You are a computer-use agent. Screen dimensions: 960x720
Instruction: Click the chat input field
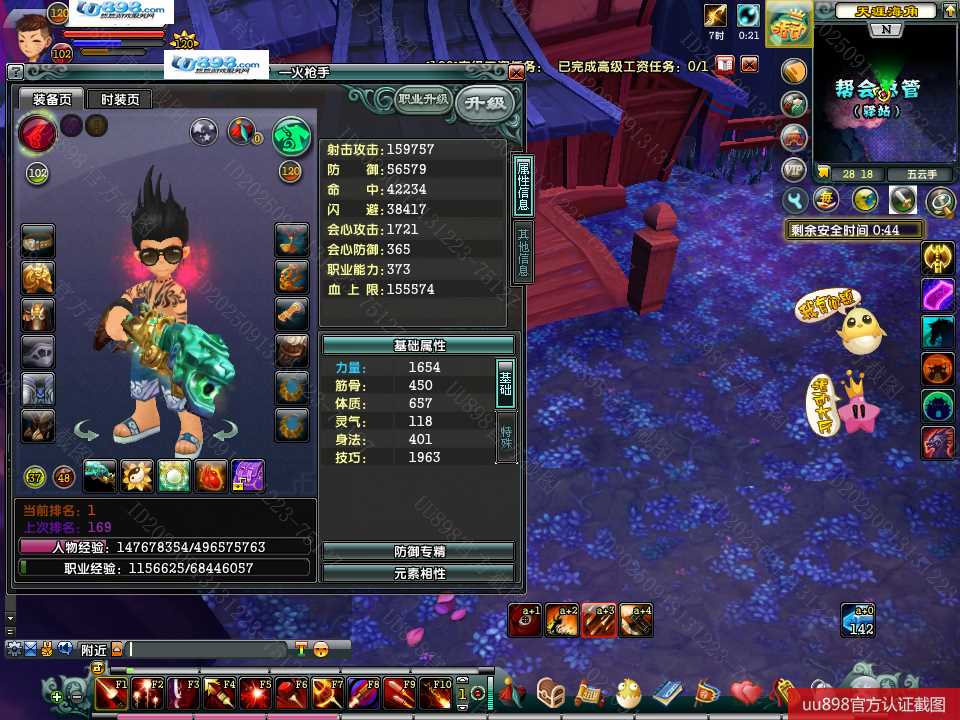click(x=208, y=650)
